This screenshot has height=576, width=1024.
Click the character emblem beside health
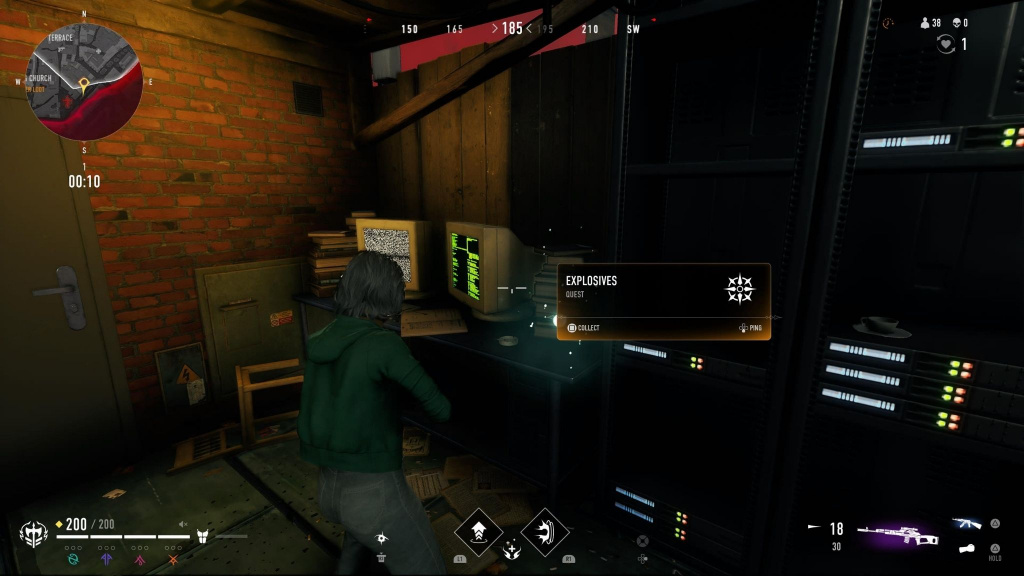click(33, 534)
